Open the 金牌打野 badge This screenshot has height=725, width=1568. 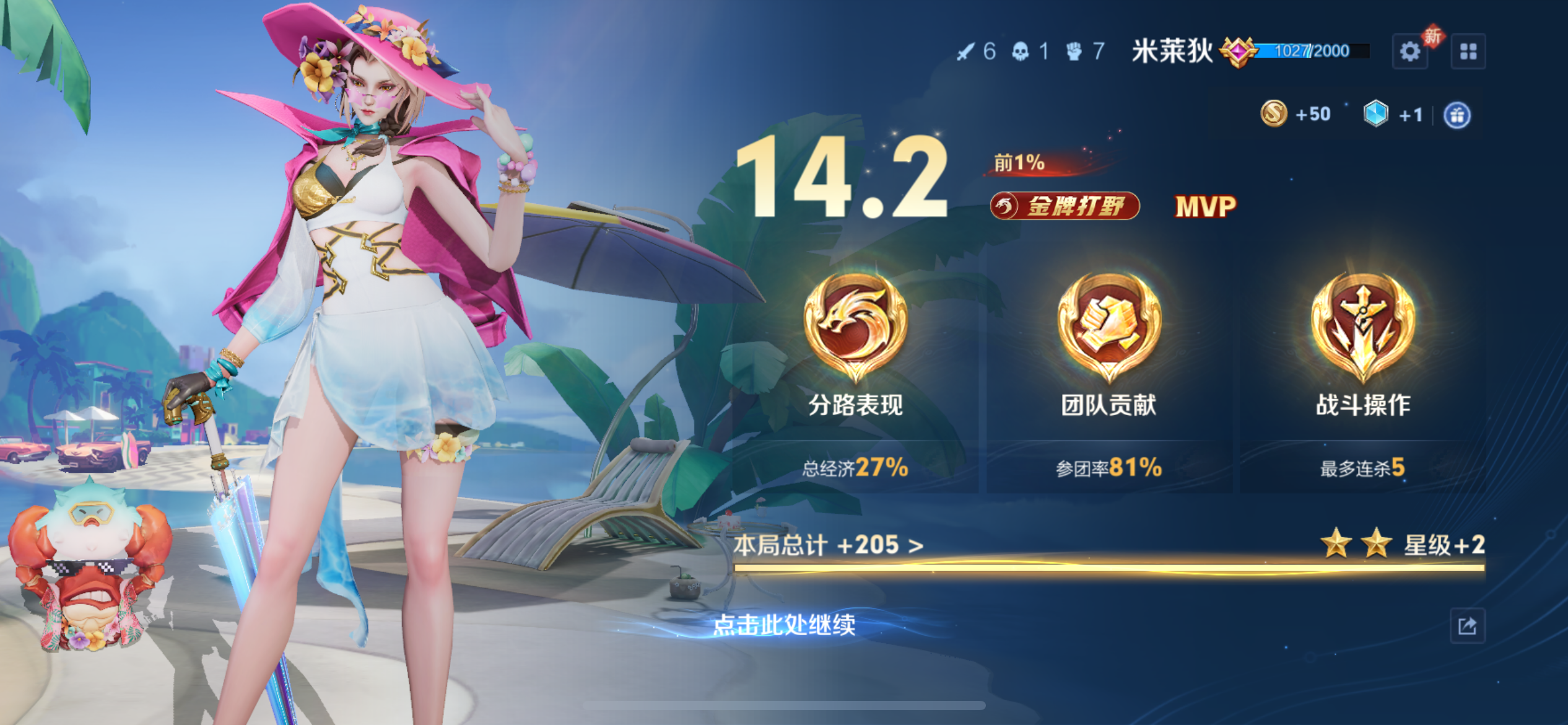pyautogui.click(x=1065, y=206)
